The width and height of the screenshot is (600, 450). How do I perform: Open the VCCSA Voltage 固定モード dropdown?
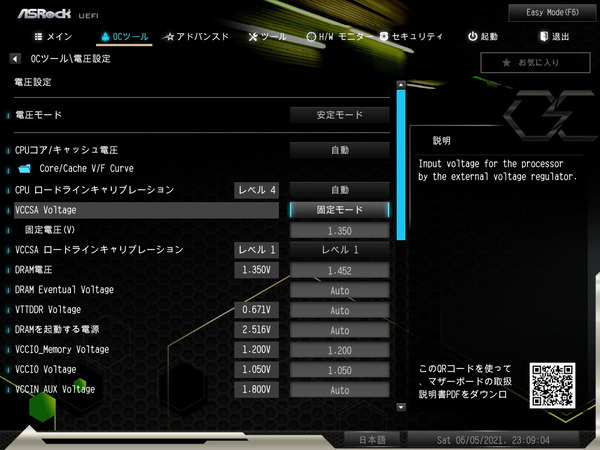[339, 210]
